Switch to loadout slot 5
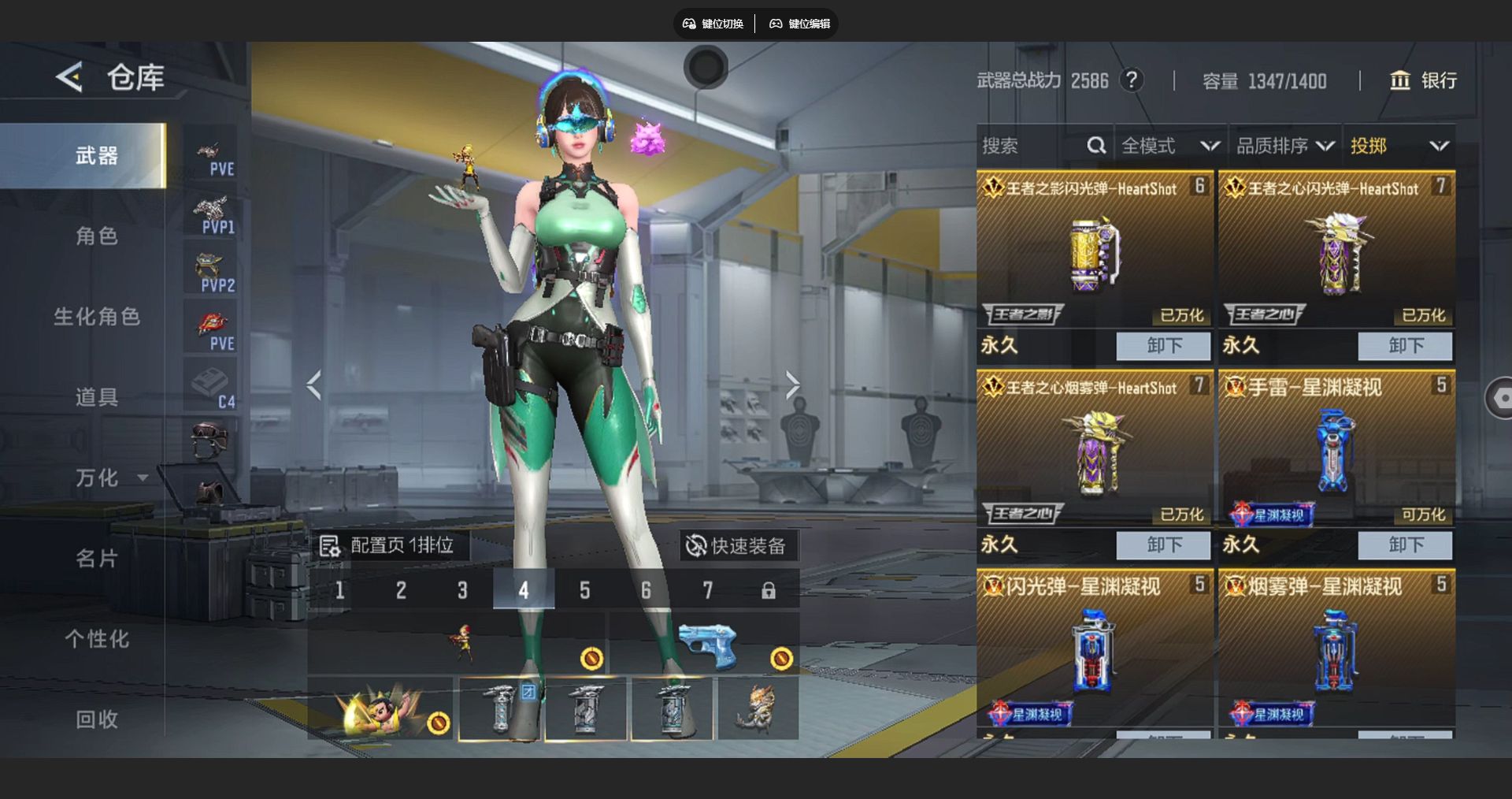The image size is (1512, 799). [x=585, y=590]
